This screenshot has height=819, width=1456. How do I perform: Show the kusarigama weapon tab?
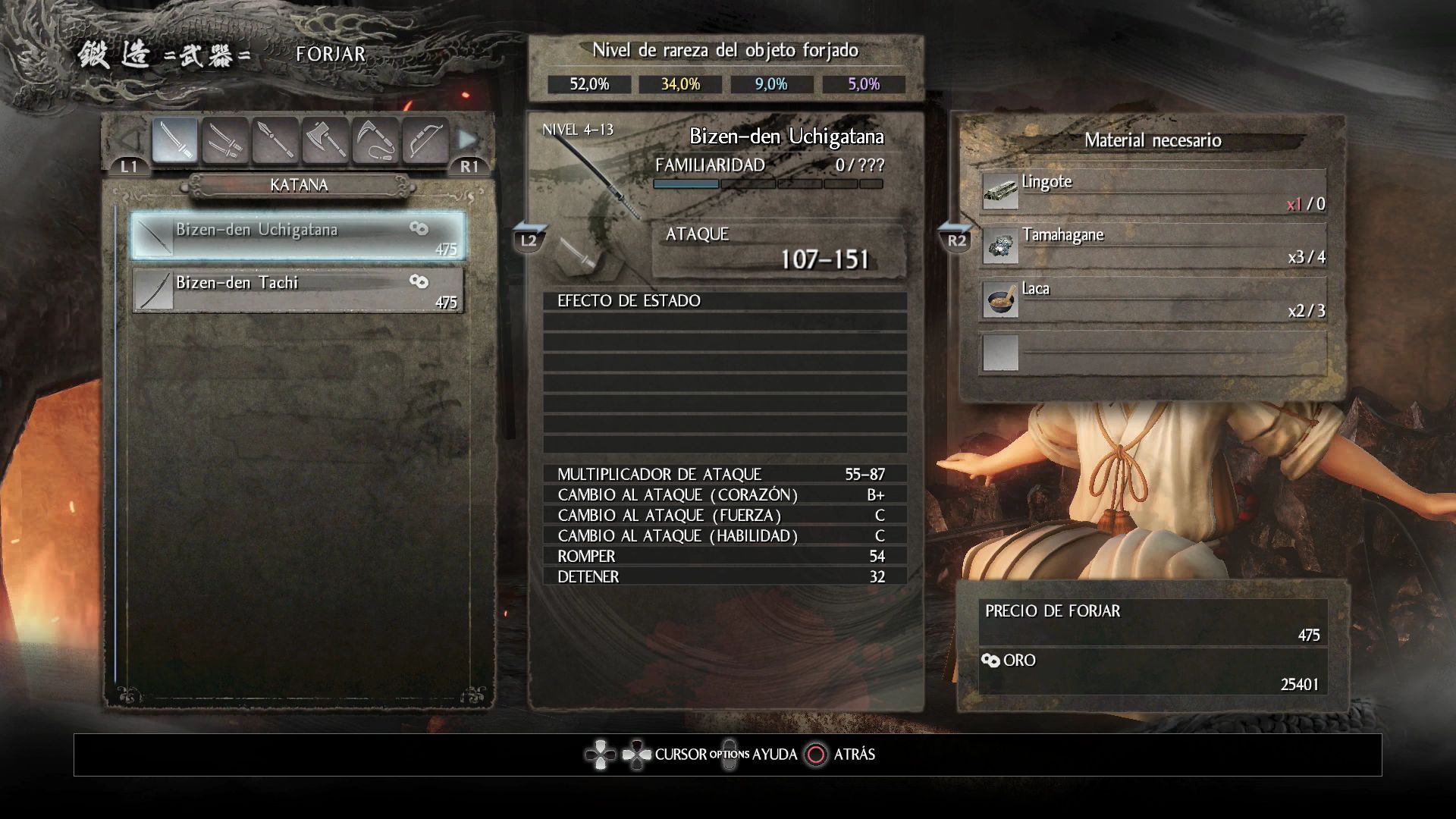375,140
